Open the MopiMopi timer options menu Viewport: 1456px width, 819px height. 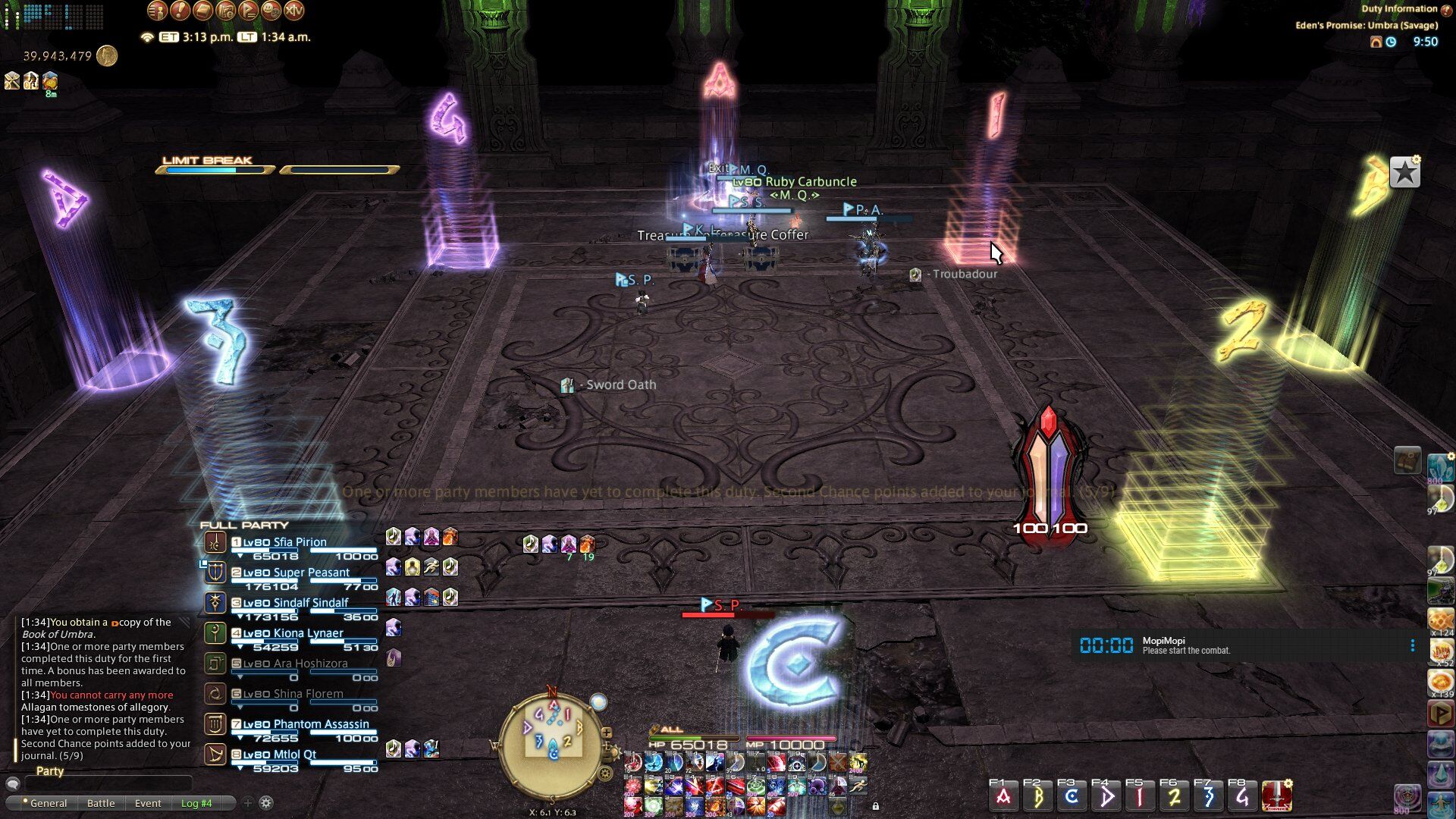[1412, 645]
